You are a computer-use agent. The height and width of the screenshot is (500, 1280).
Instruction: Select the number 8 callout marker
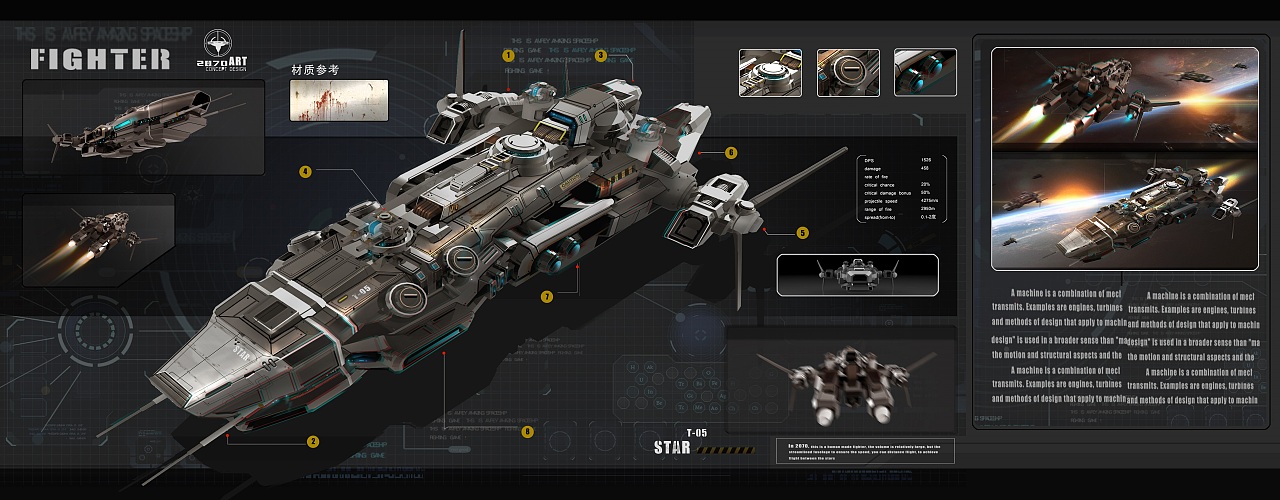coord(528,432)
